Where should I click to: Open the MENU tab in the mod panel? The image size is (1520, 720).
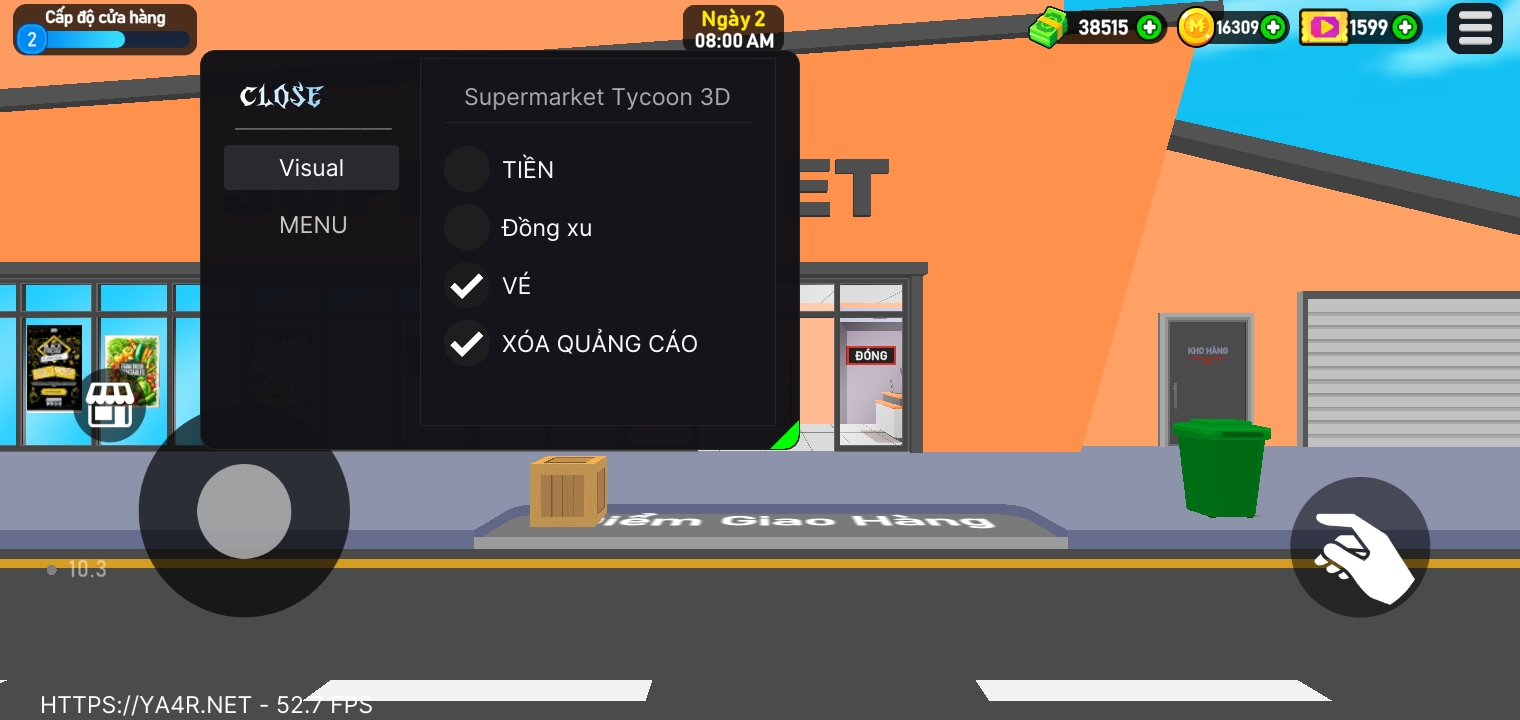(x=312, y=225)
